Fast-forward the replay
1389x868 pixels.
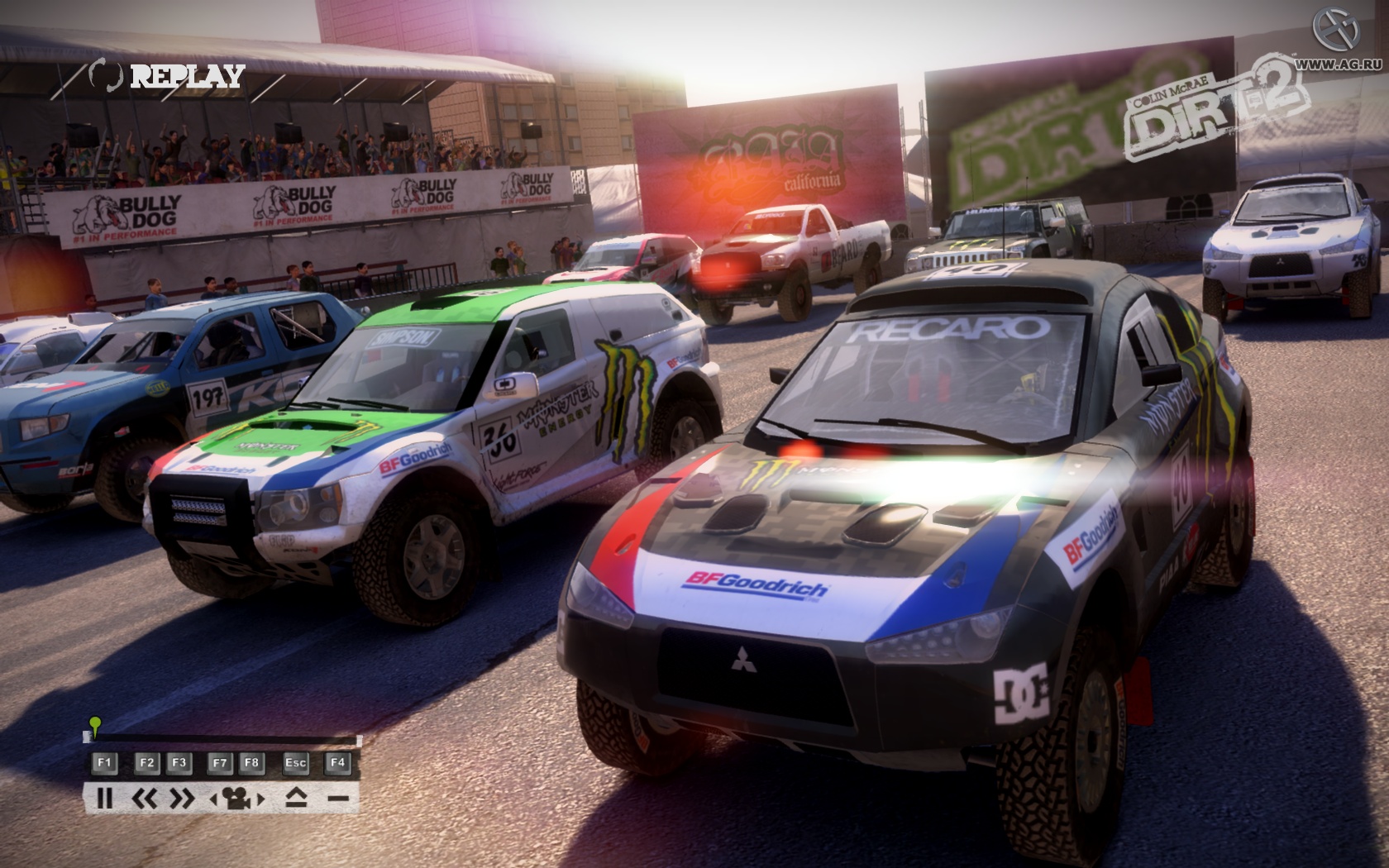click(x=182, y=799)
